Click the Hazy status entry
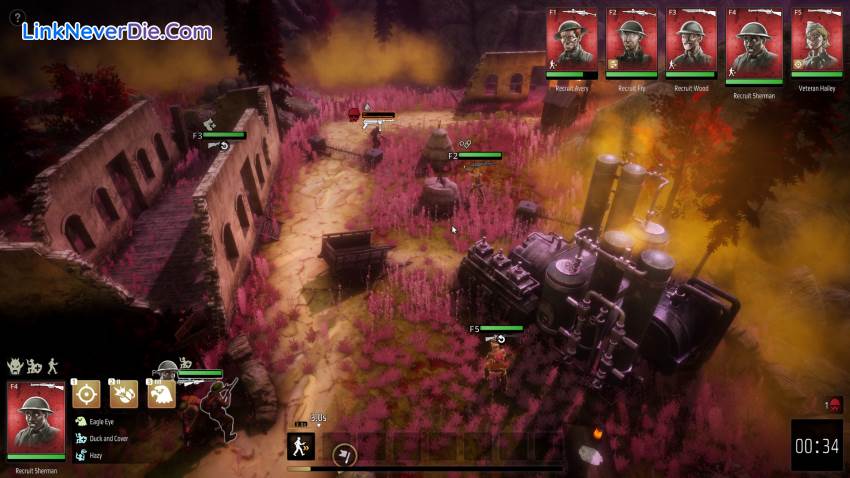The image size is (850, 478). [95, 455]
